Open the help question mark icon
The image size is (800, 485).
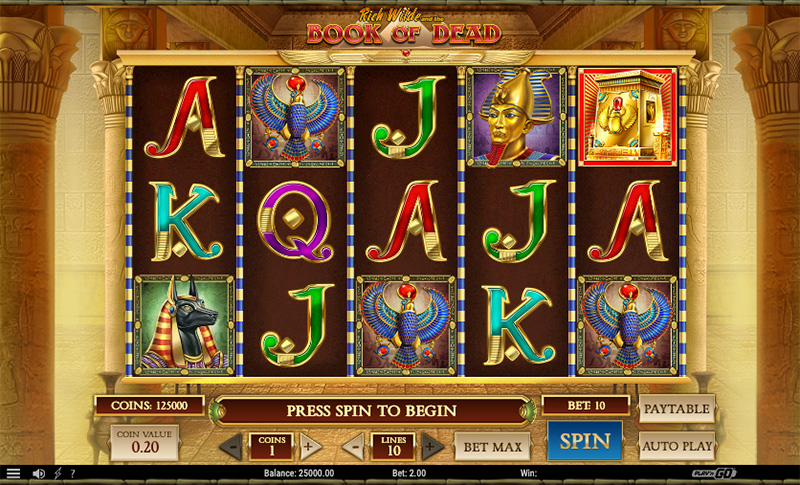click(71, 473)
